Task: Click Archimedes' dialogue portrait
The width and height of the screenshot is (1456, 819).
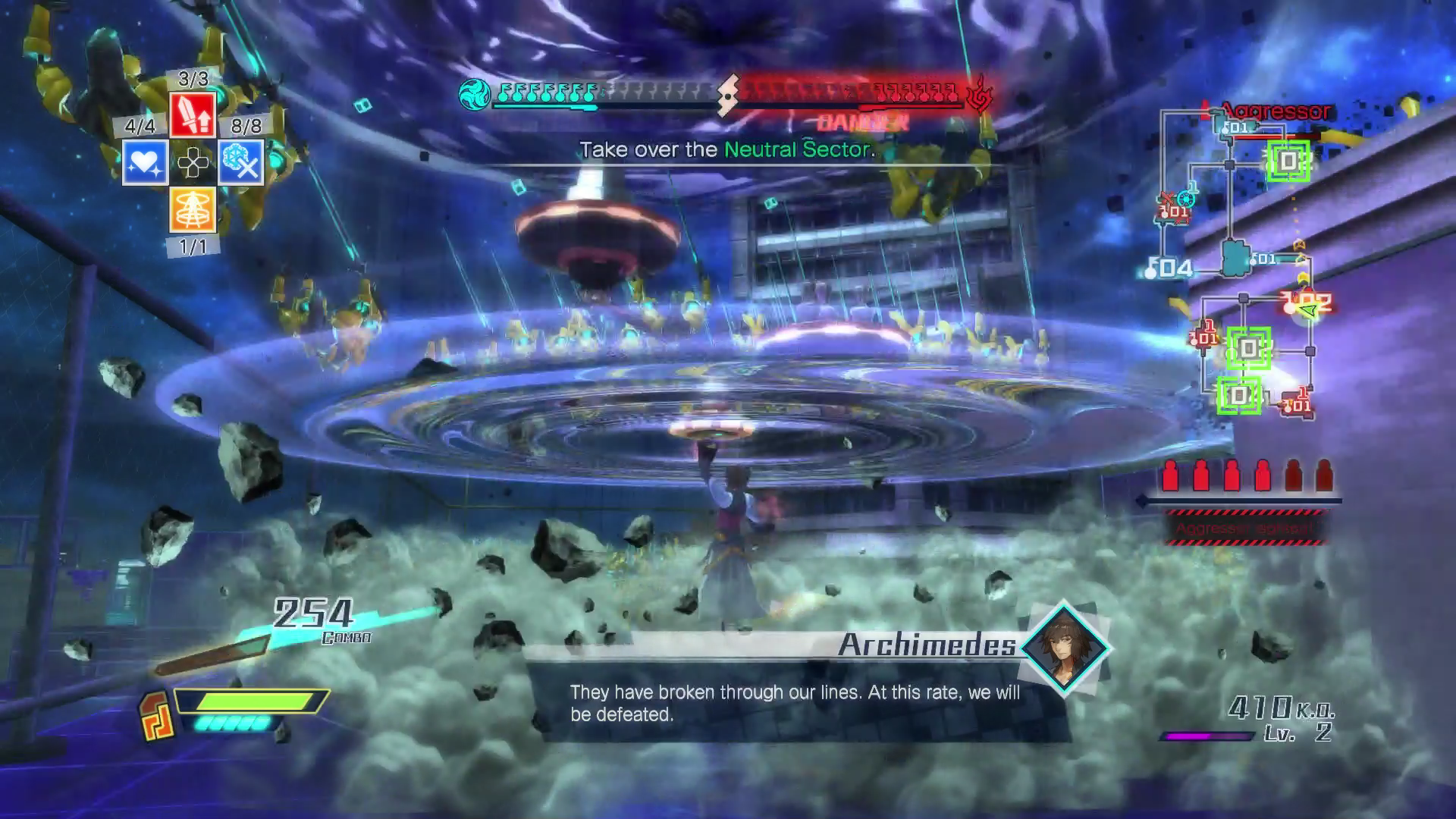Action: [1064, 647]
